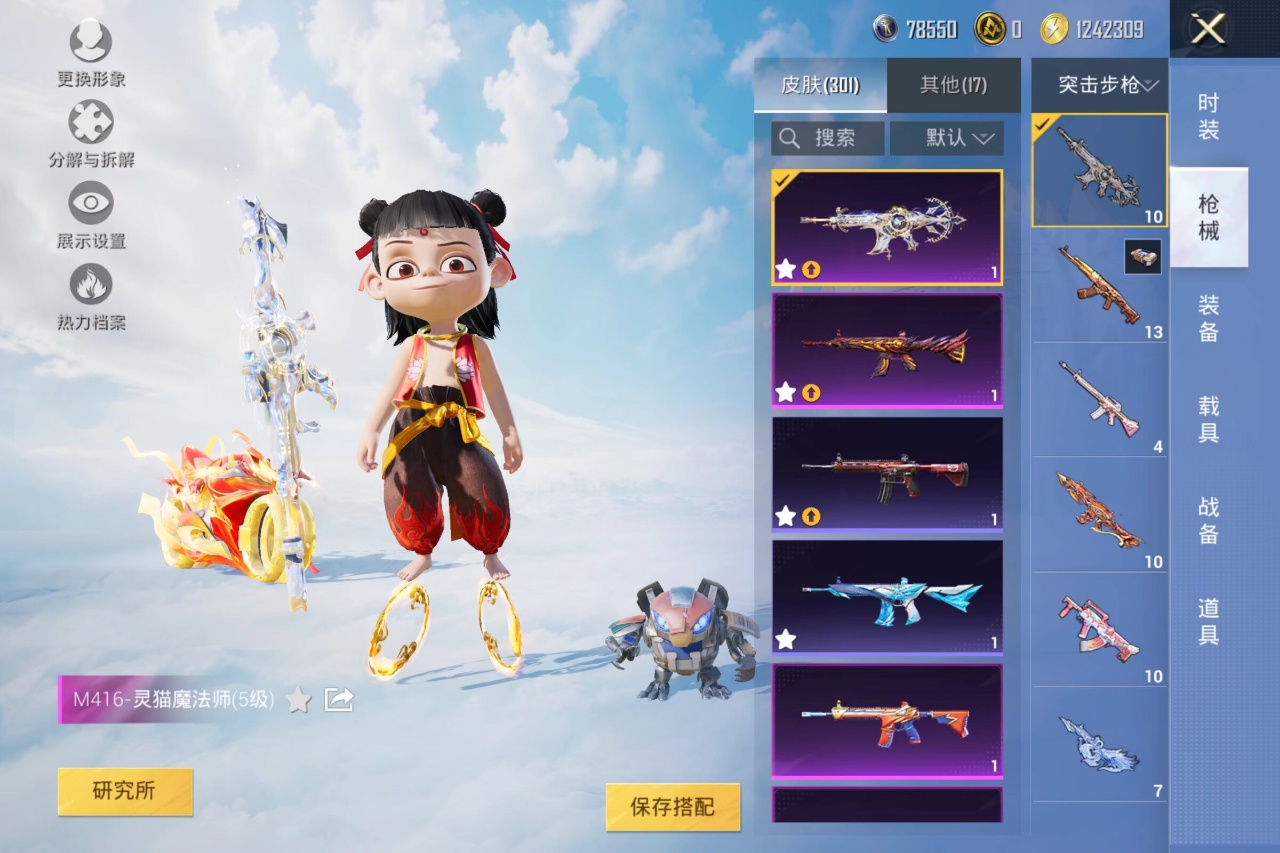
Task: Close the wardrobe with the X button
Action: [1208, 29]
